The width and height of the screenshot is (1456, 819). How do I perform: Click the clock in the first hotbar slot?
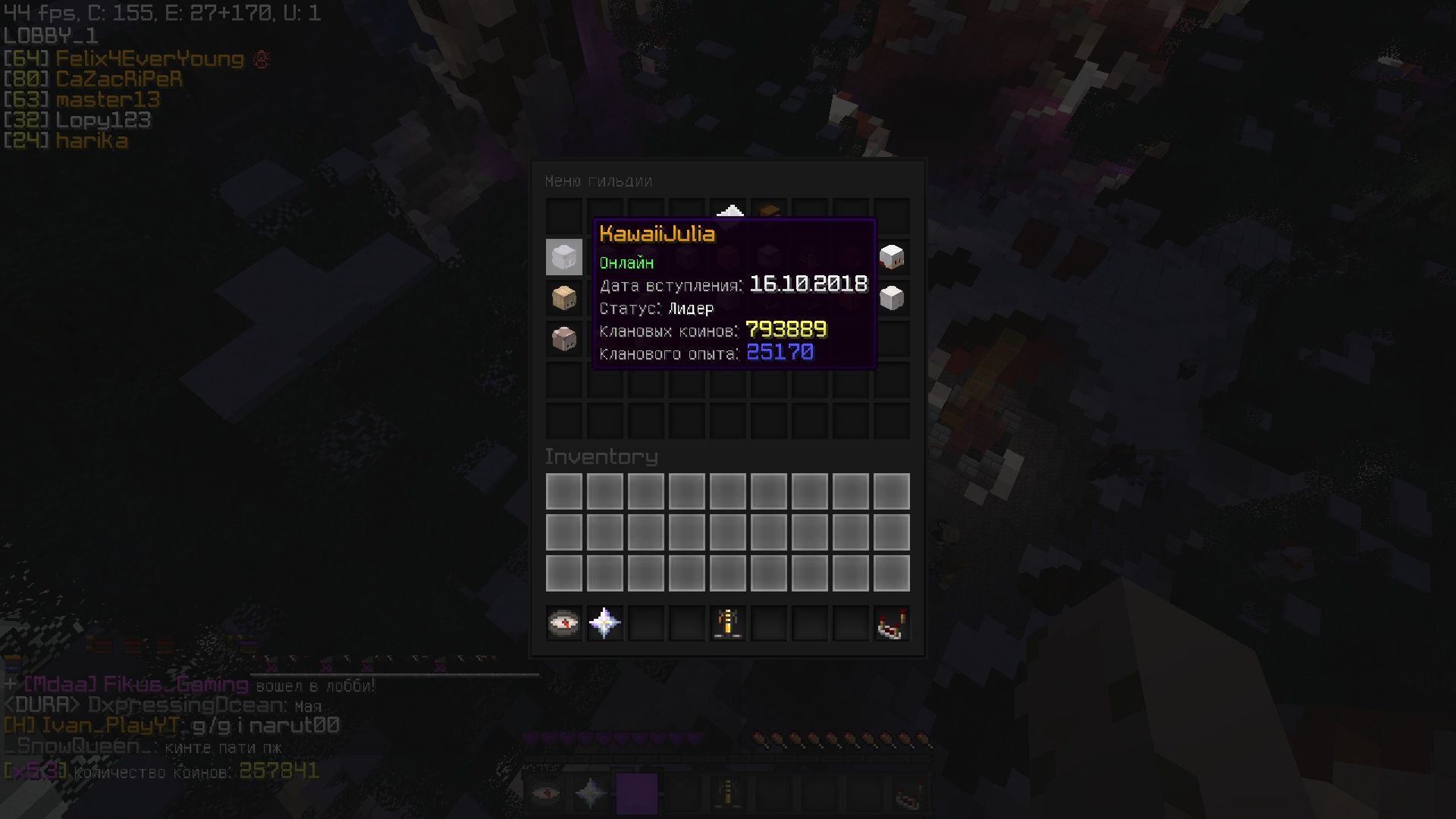click(545, 792)
